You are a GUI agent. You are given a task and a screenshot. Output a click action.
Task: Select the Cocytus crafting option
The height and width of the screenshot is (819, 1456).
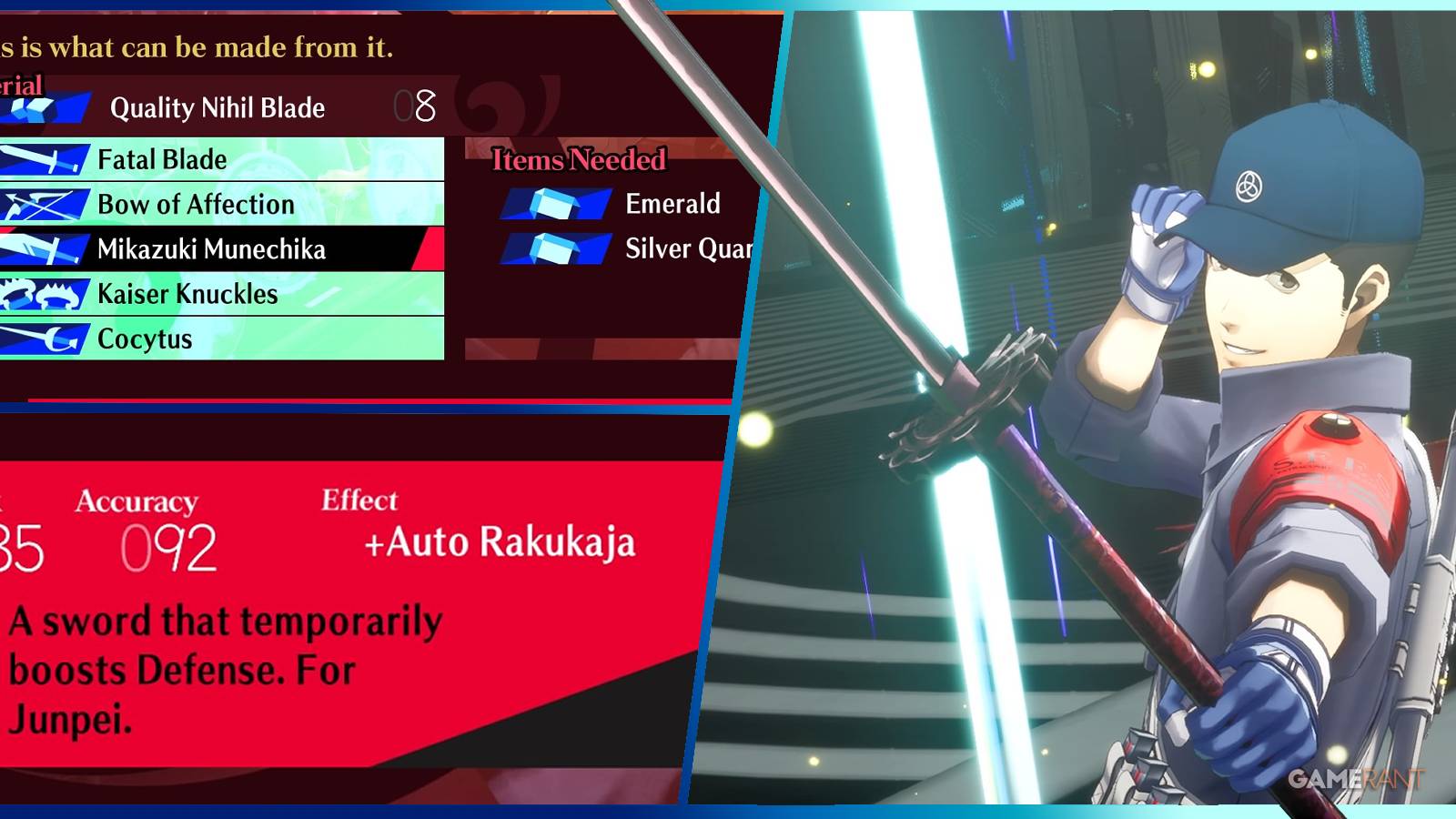(146, 339)
